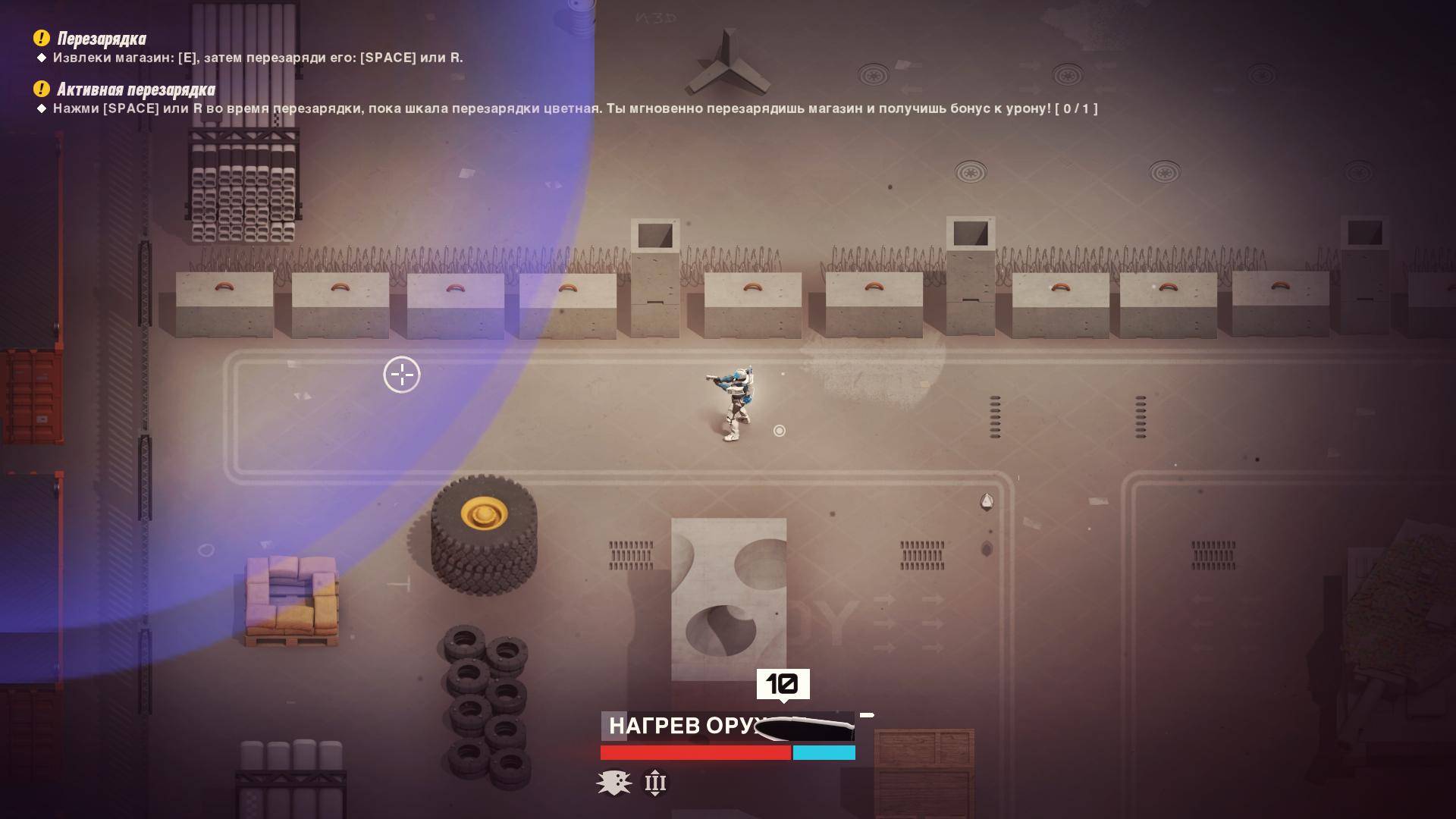Select the spiky burst perk icon

(x=613, y=783)
